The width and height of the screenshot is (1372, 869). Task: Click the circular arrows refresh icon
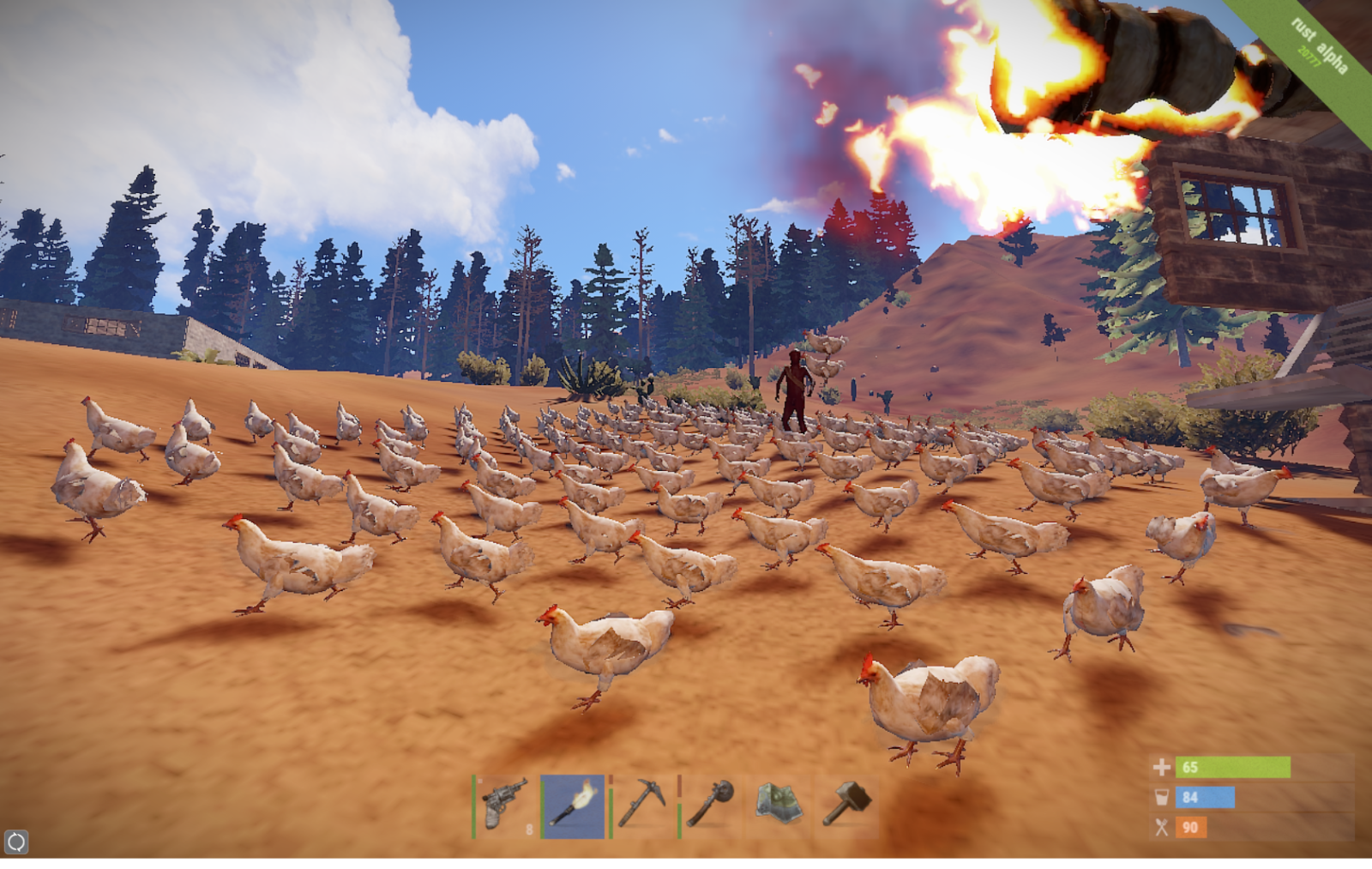pos(16,842)
